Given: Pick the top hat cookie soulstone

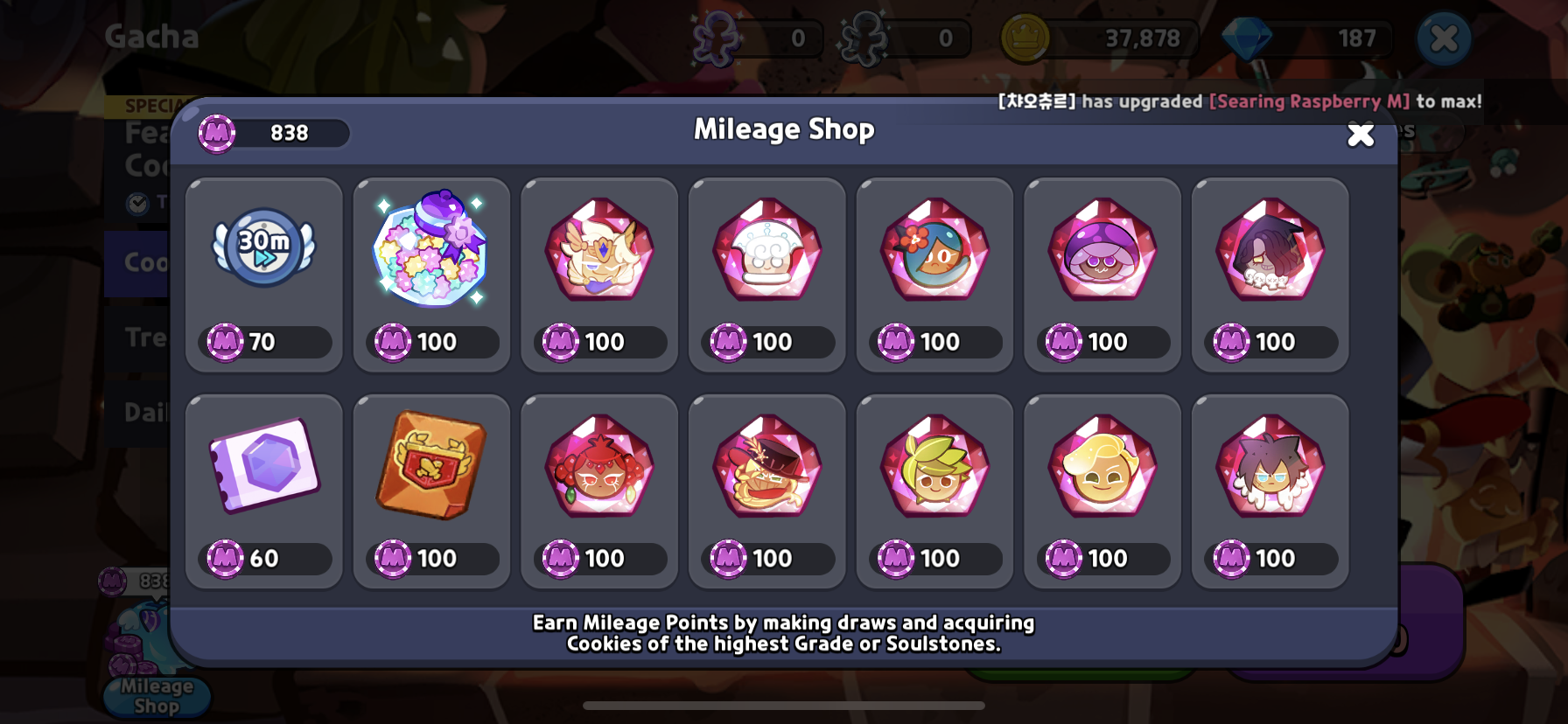Looking at the screenshot, I should (x=767, y=491).
